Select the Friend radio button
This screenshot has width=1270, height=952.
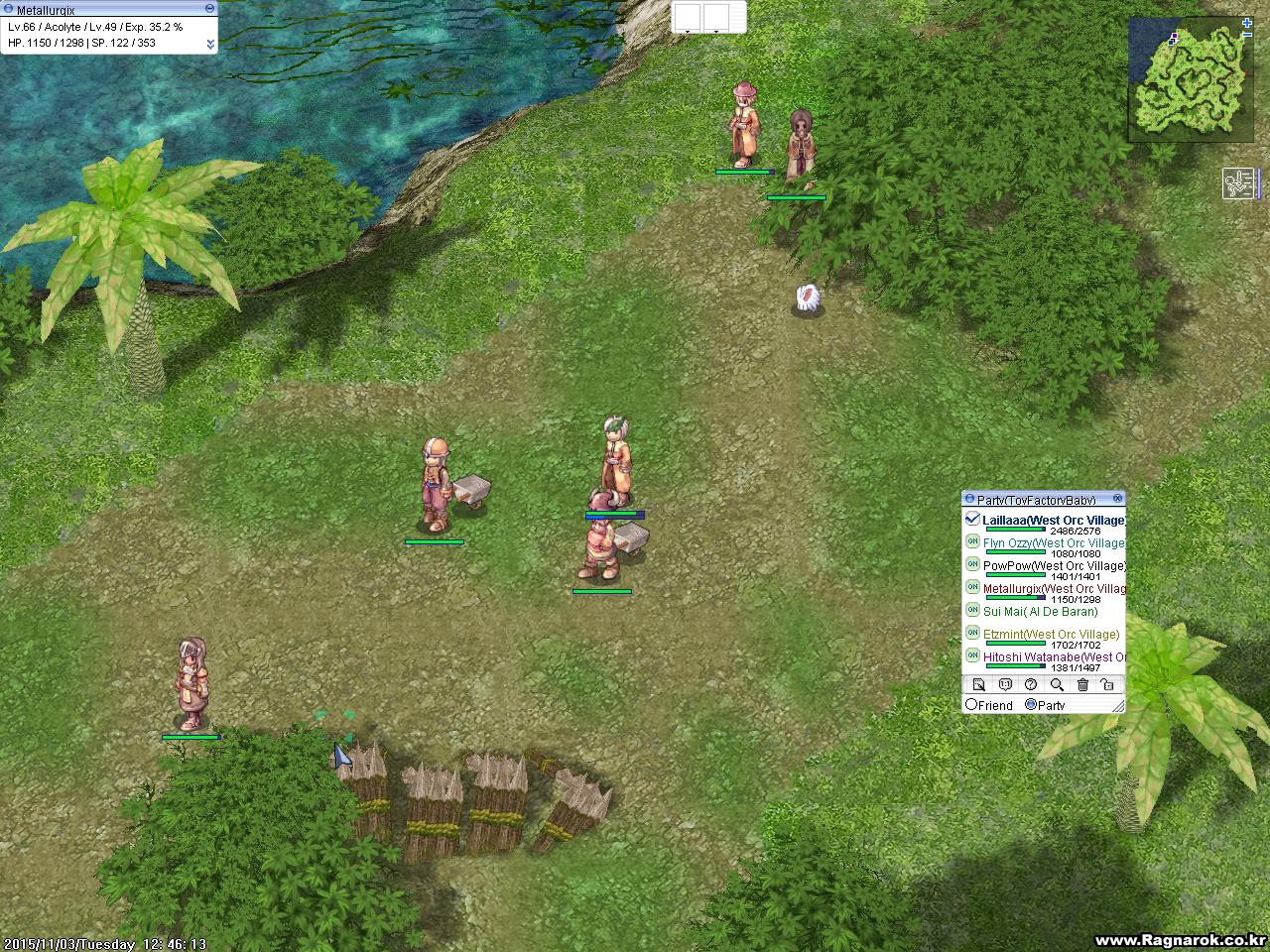[970, 704]
